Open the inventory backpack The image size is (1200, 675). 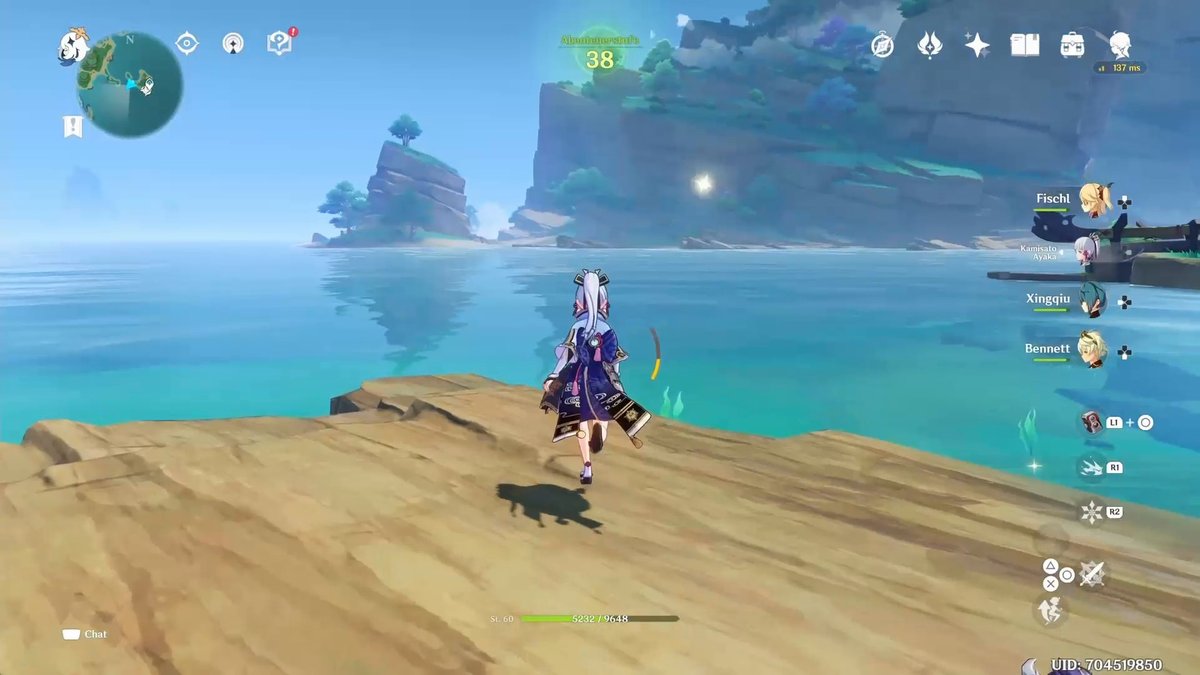point(1073,45)
